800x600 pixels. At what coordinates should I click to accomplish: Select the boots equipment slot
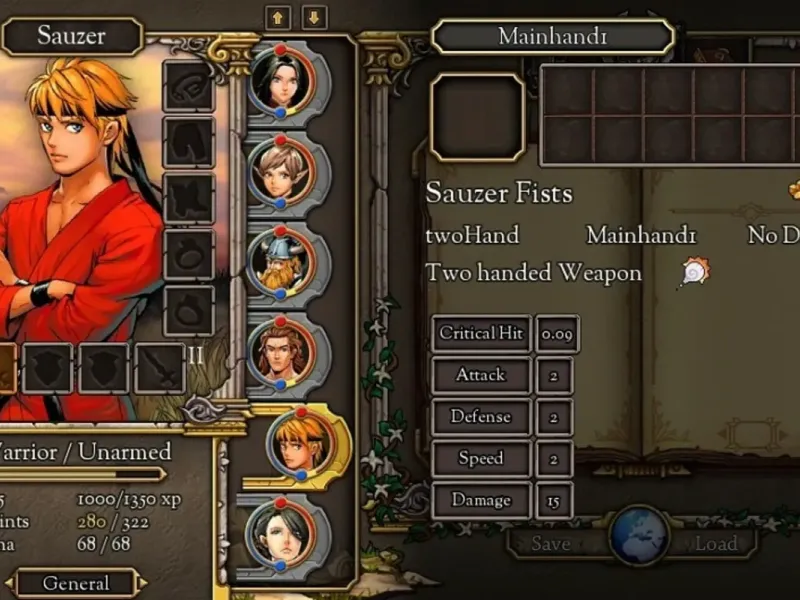(188, 197)
